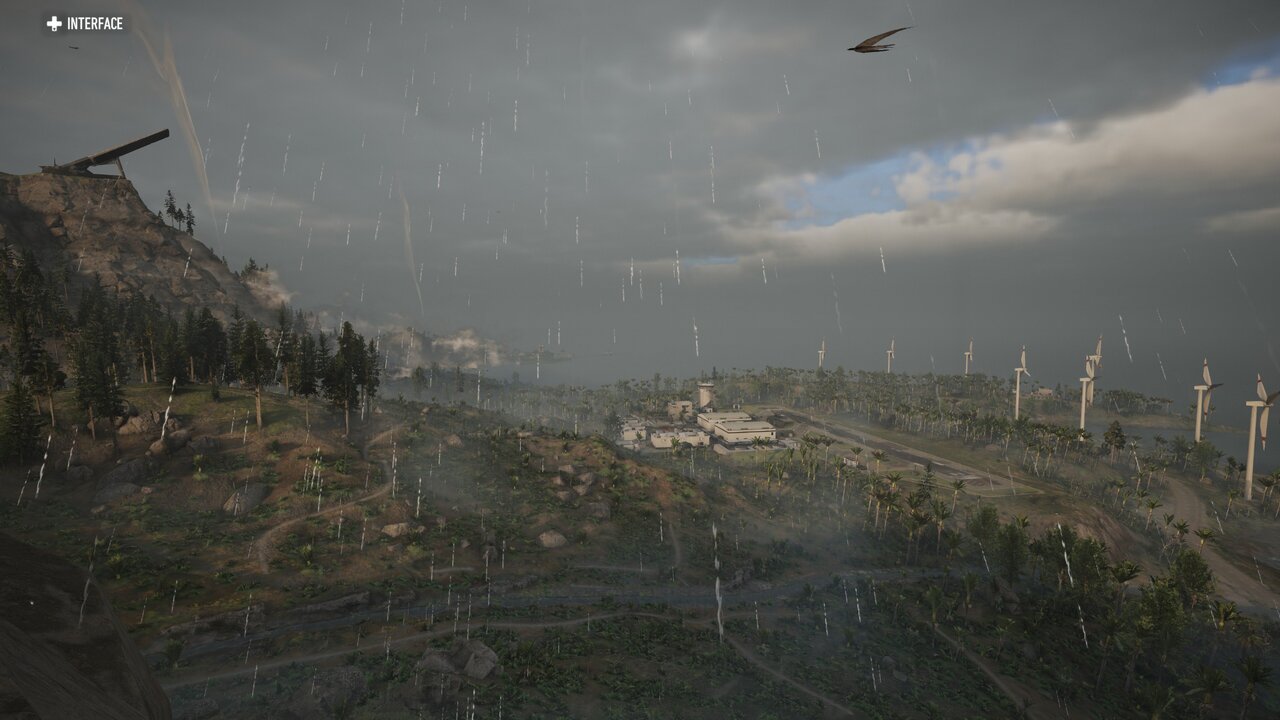Image resolution: width=1280 pixels, height=720 pixels.
Task: Toggle the Interface label
Action: pyautogui.click(x=85, y=23)
